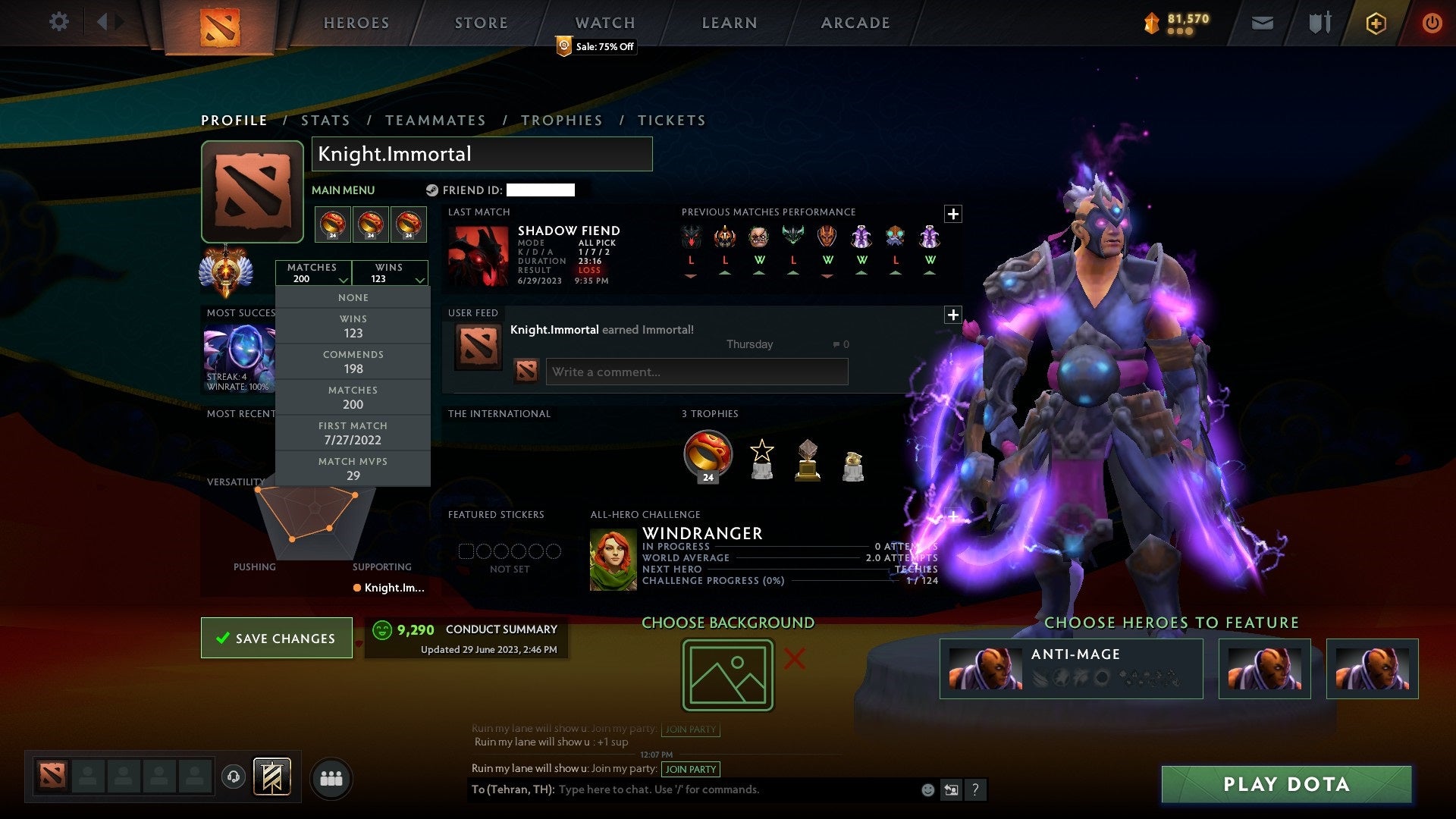Click the Write a comment field

(696, 372)
